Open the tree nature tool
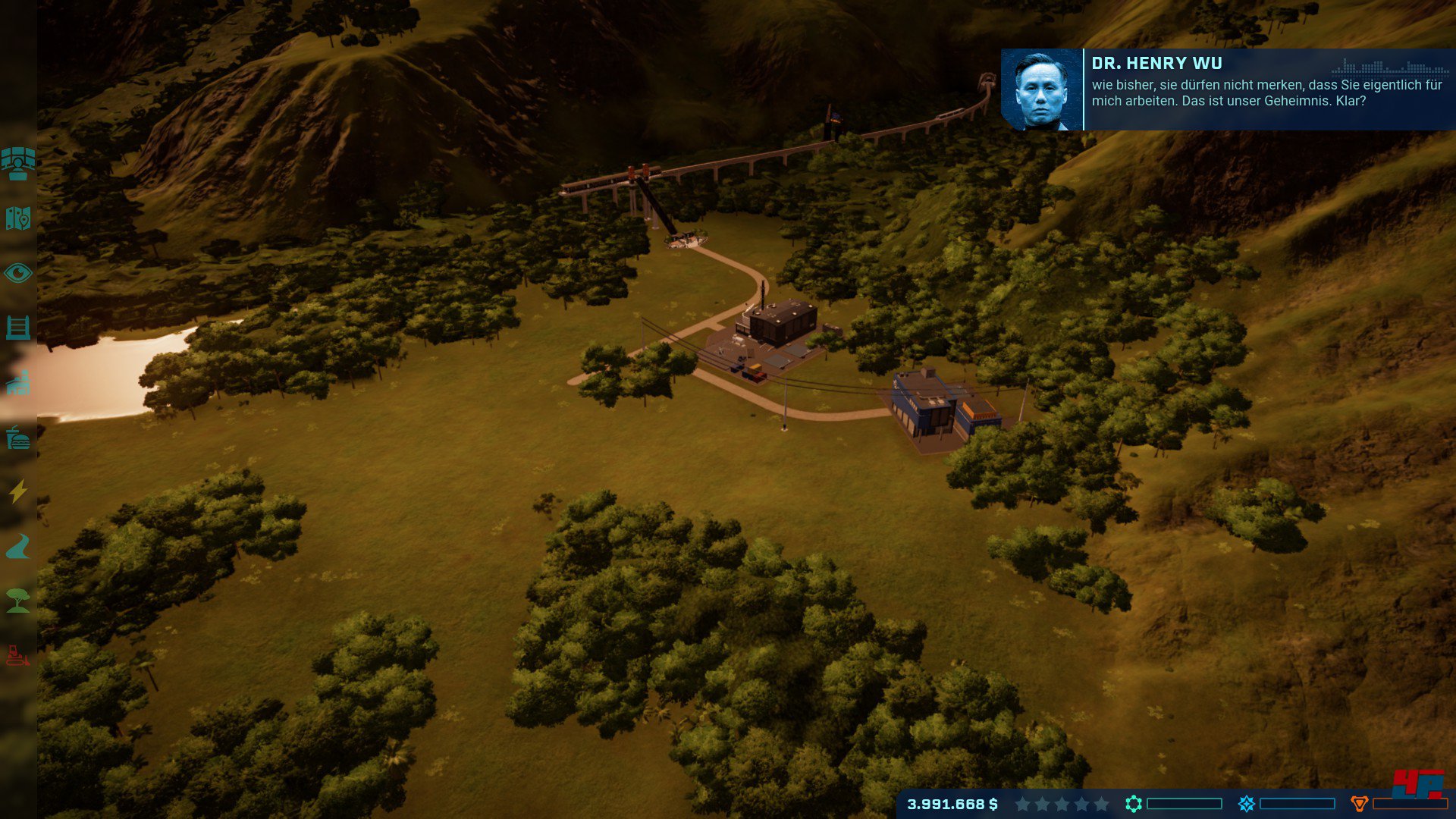This screenshot has height=819, width=1456. coord(18,601)
